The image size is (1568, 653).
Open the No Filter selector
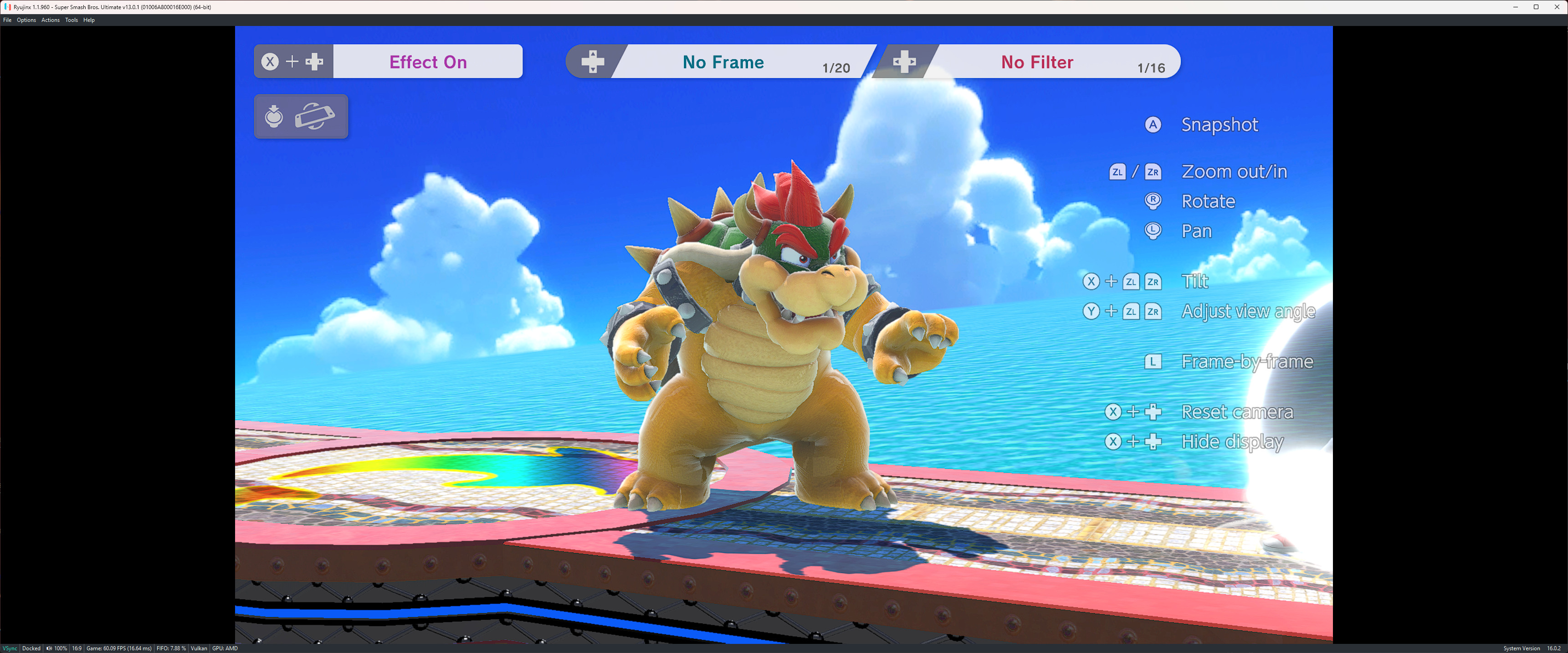(x=1037, y=61)
